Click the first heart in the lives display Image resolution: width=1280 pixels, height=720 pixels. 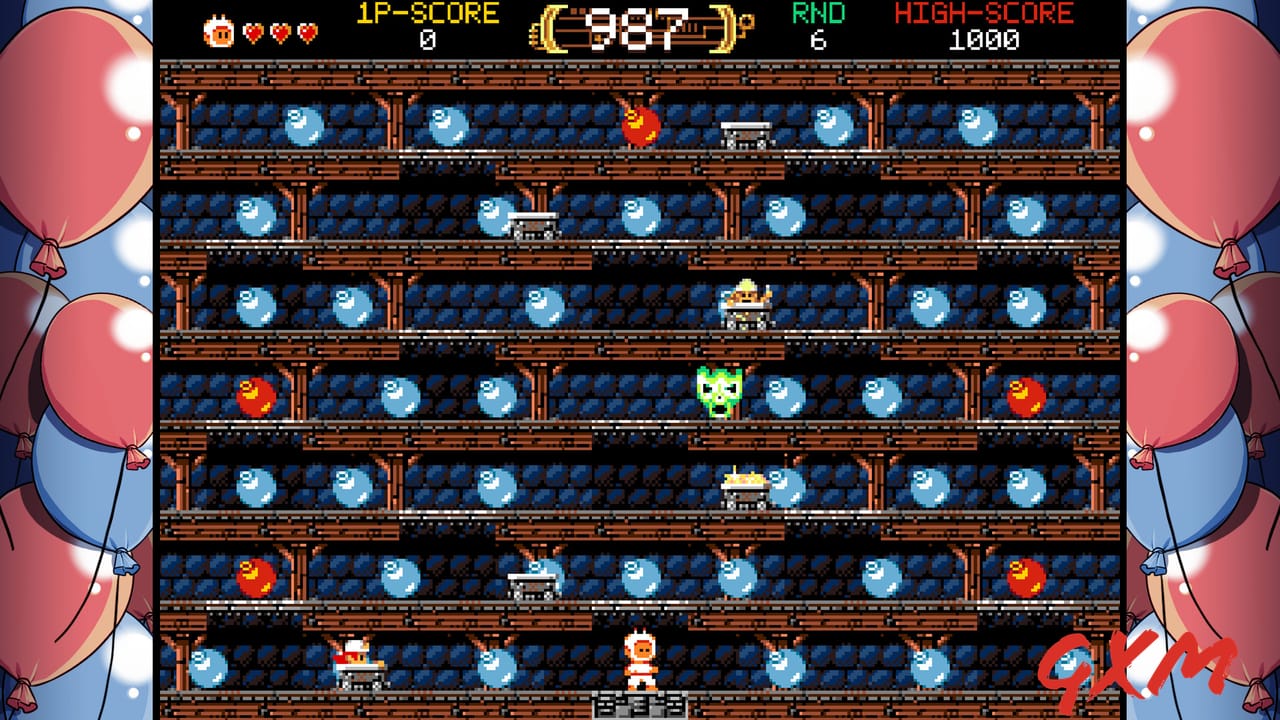pos(254,29)
